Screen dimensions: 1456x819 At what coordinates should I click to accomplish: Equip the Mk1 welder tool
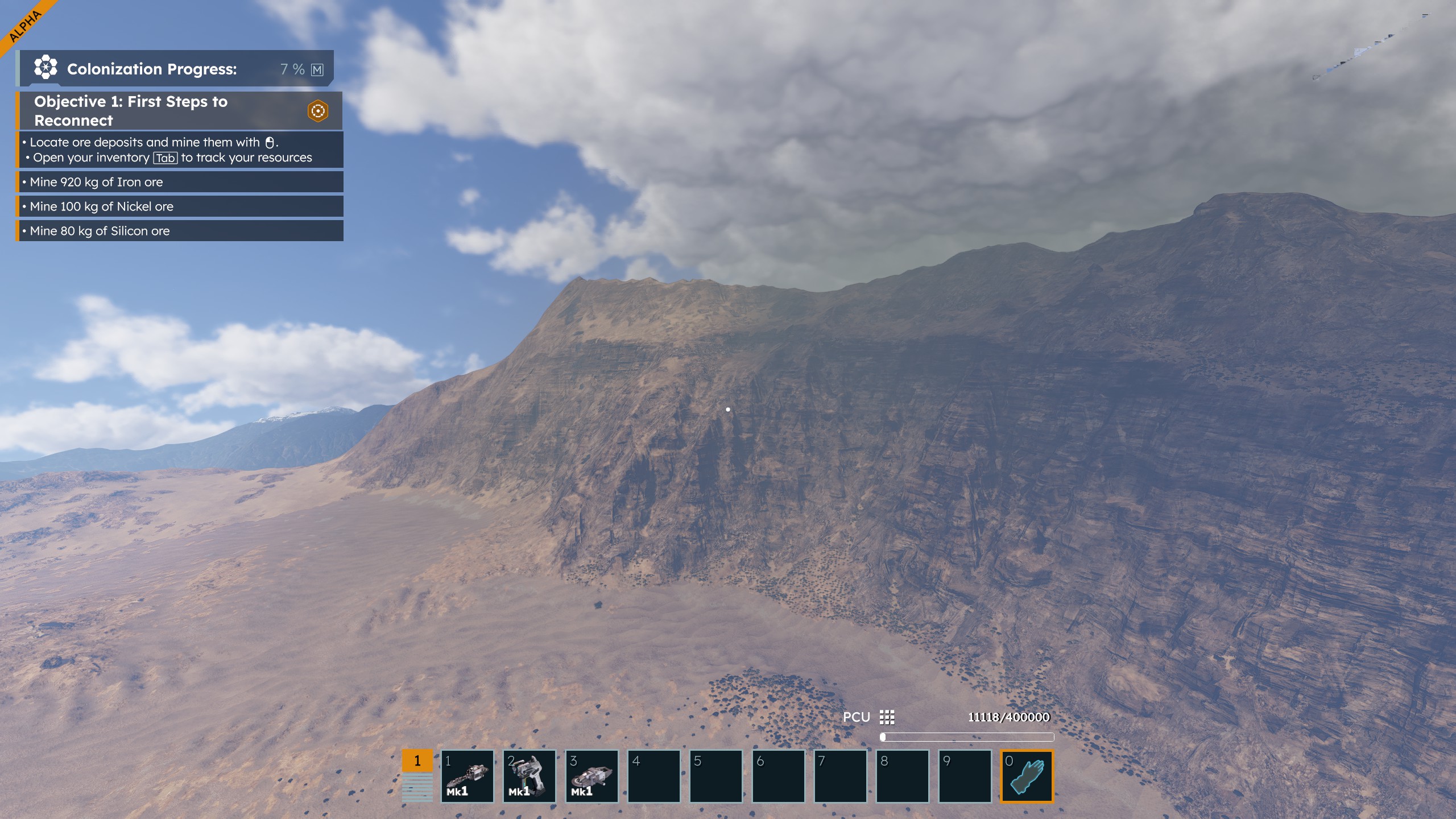point(529,776)
